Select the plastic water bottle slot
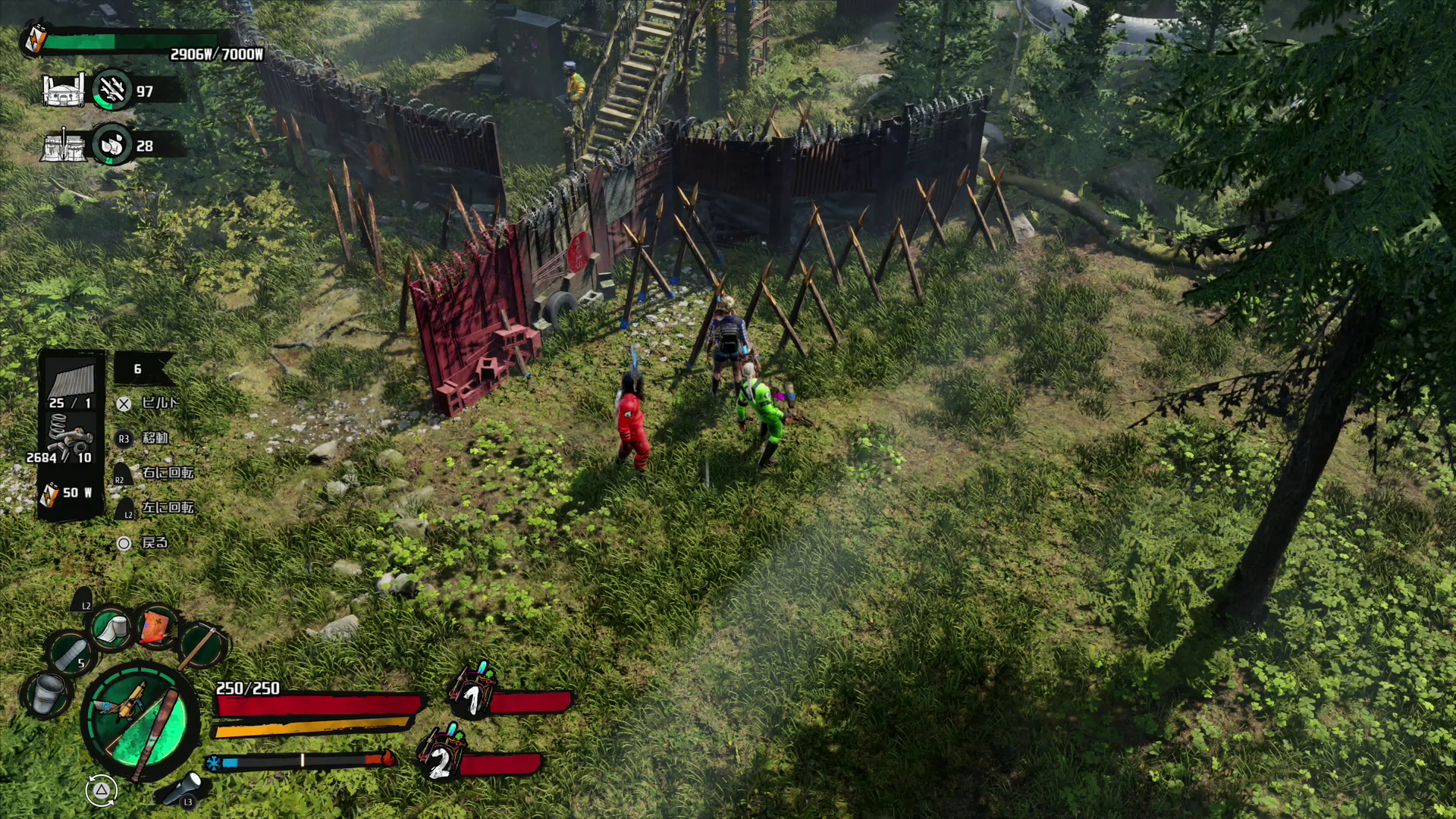 coord(71,654)
